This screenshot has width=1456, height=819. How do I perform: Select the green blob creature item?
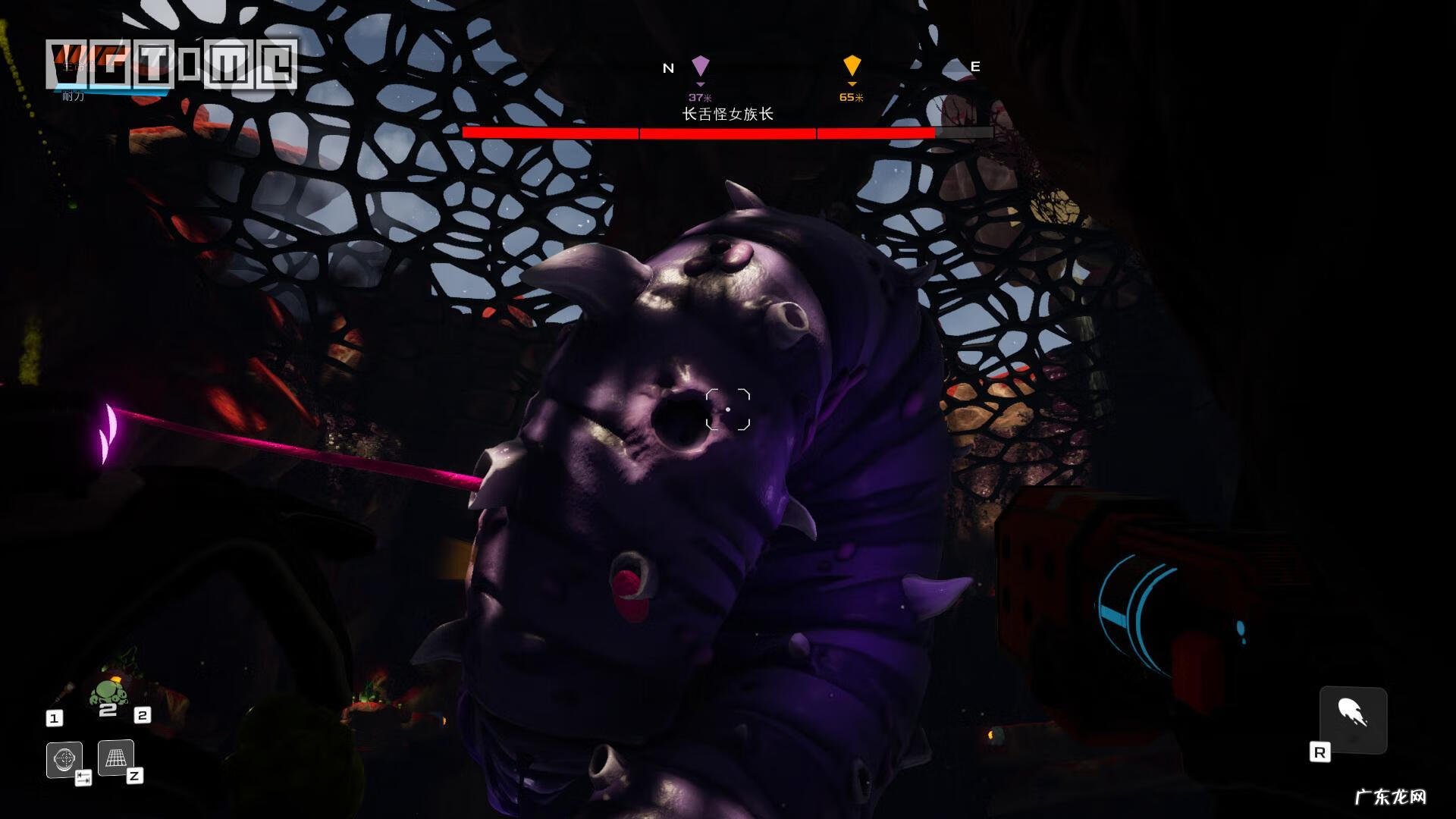(x=108, y=692)
